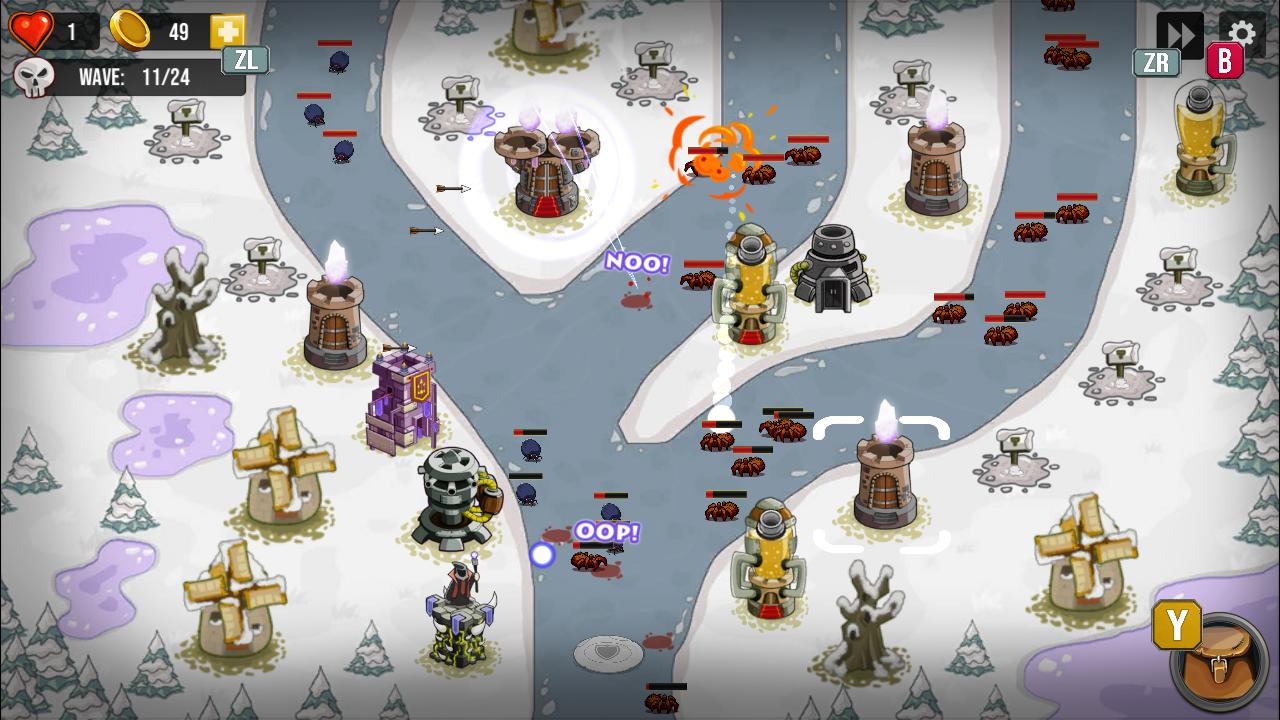The height and width of the screenshot is (720, 1280).
Task: Toggle fast-forward game speed
Action: tap(1181, 32)
